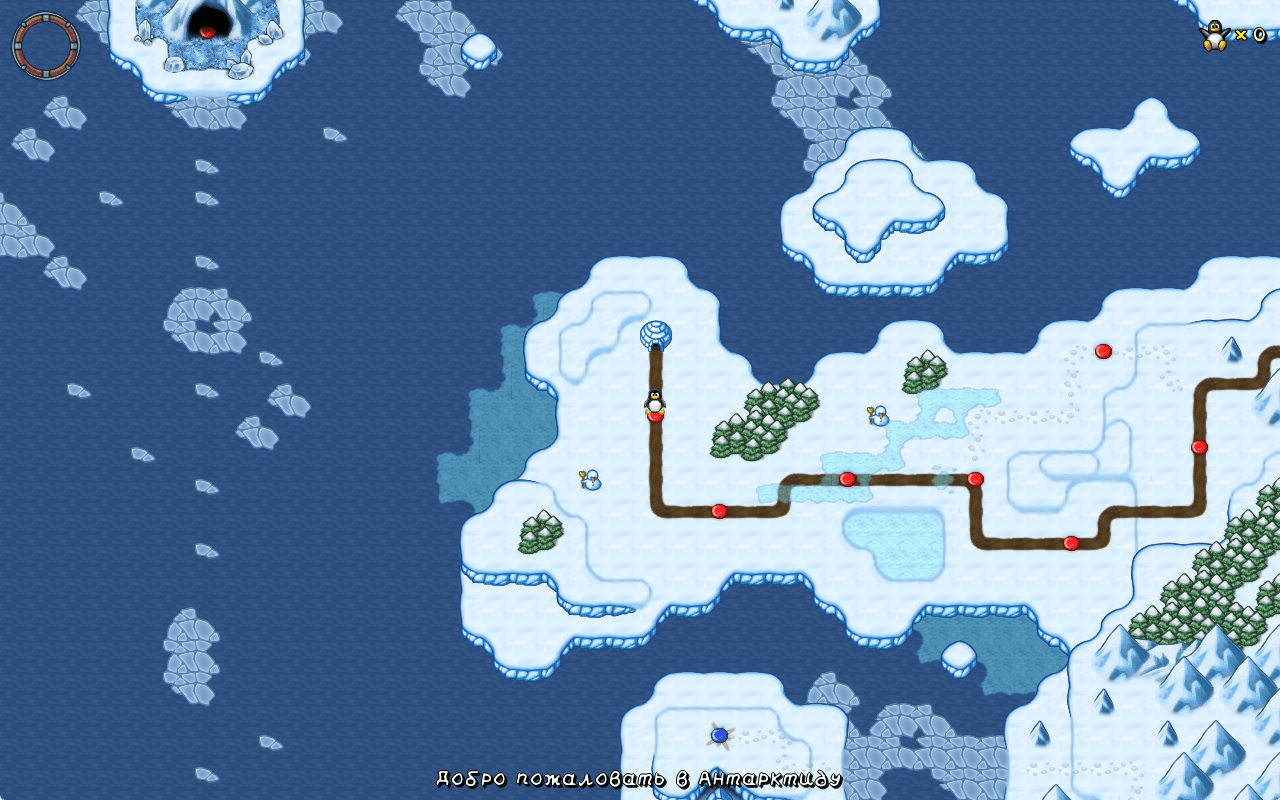Image resolution: width=1280 pixels, height=800 pixels.
Task: Pick the level dot on the frozen ice patch
Action: click(x=847, y=479)
